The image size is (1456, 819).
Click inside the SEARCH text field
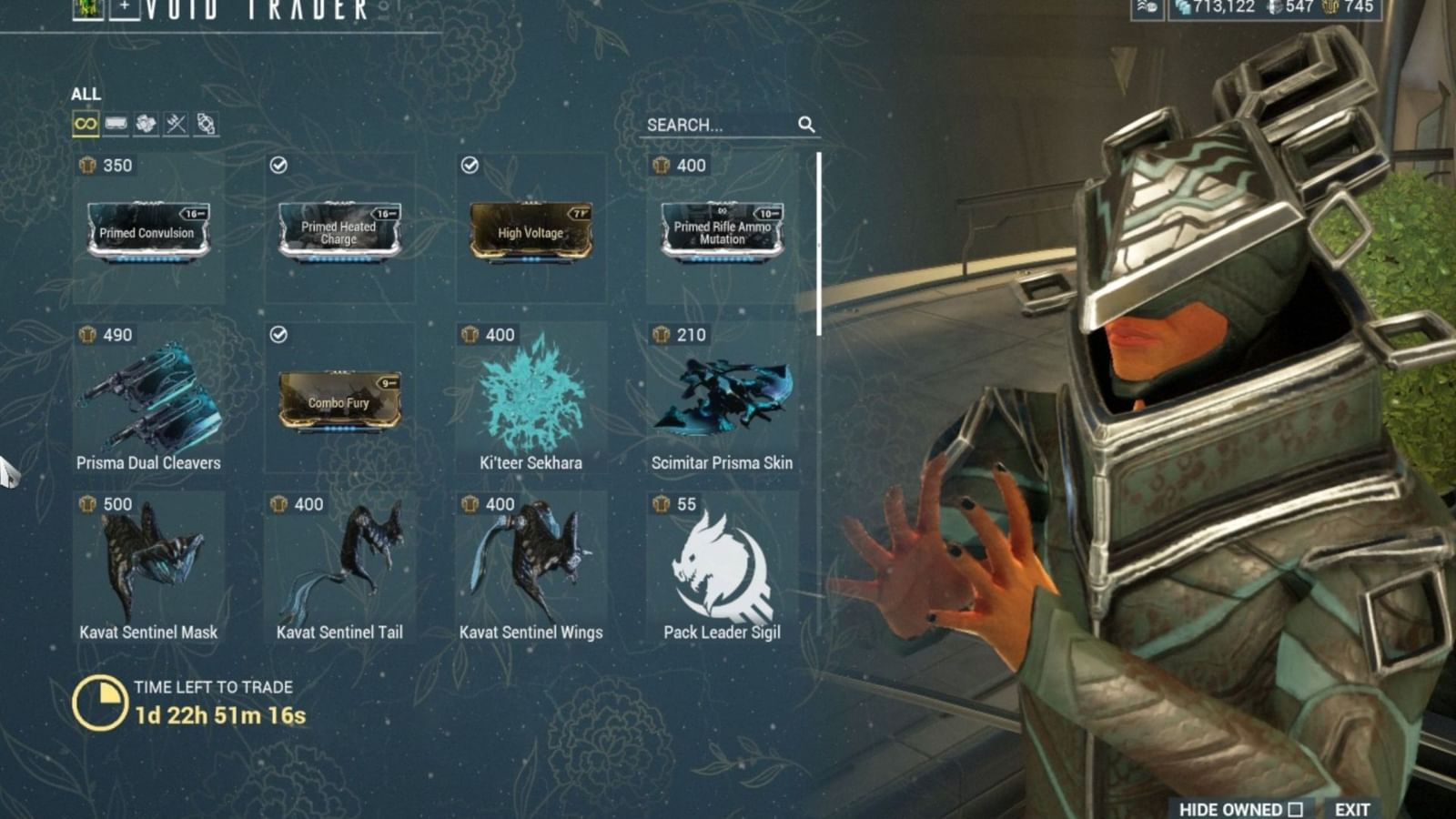pos(710,126)
